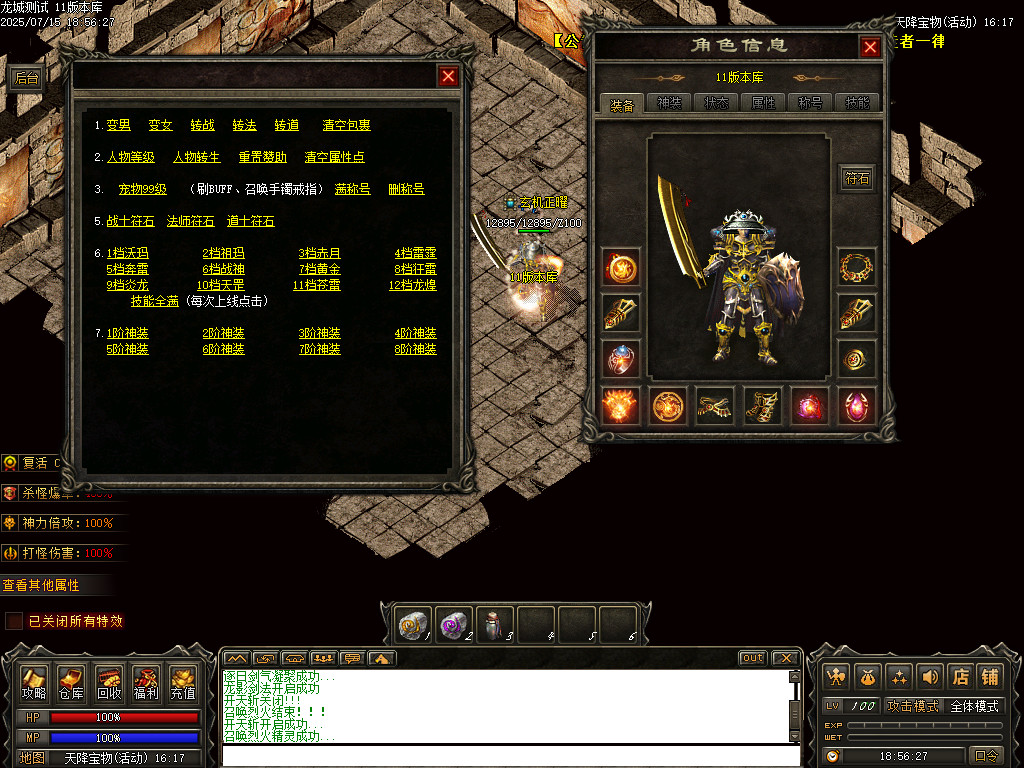The height and width of the screenshot is (768, 1024).
Task: Open the 符石 rune stone button
Action: click(x=857, y=179)
